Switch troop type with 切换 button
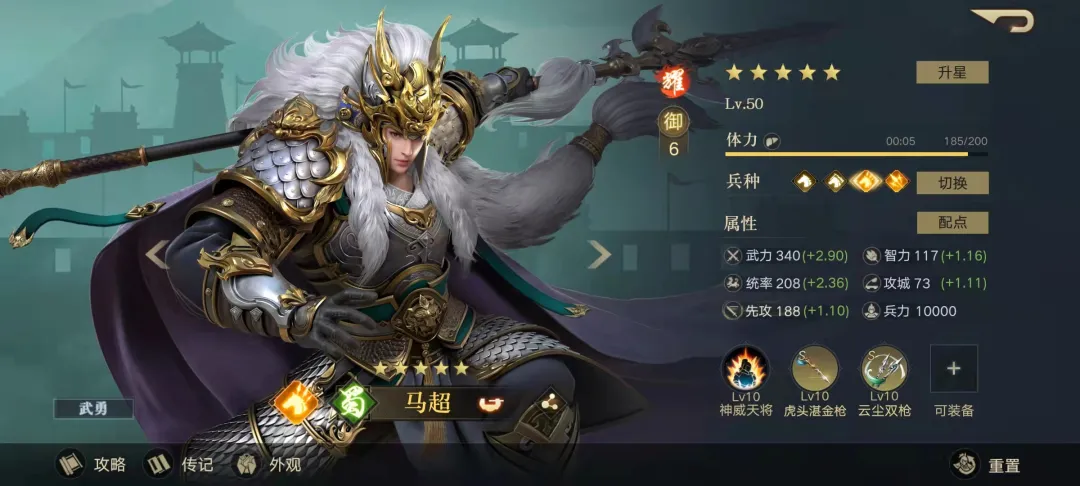Screen dimensions: 1080x486 (952, 183)
